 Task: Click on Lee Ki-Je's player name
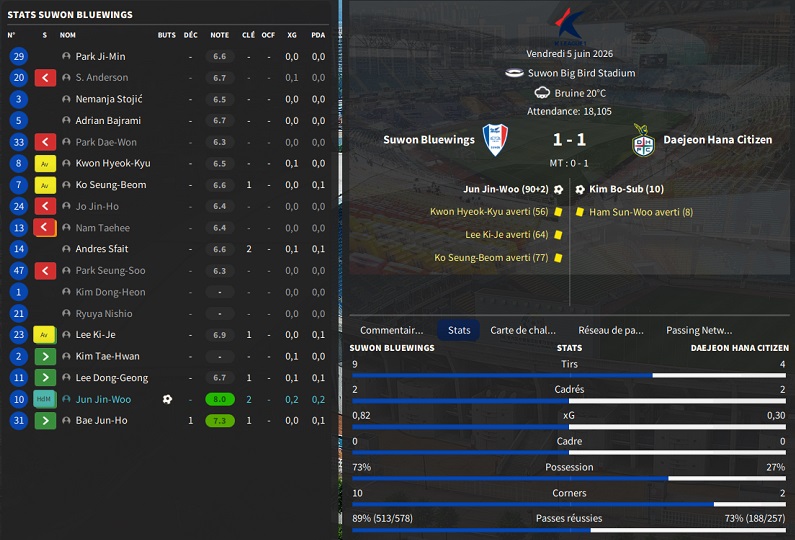tap(95, 335)
